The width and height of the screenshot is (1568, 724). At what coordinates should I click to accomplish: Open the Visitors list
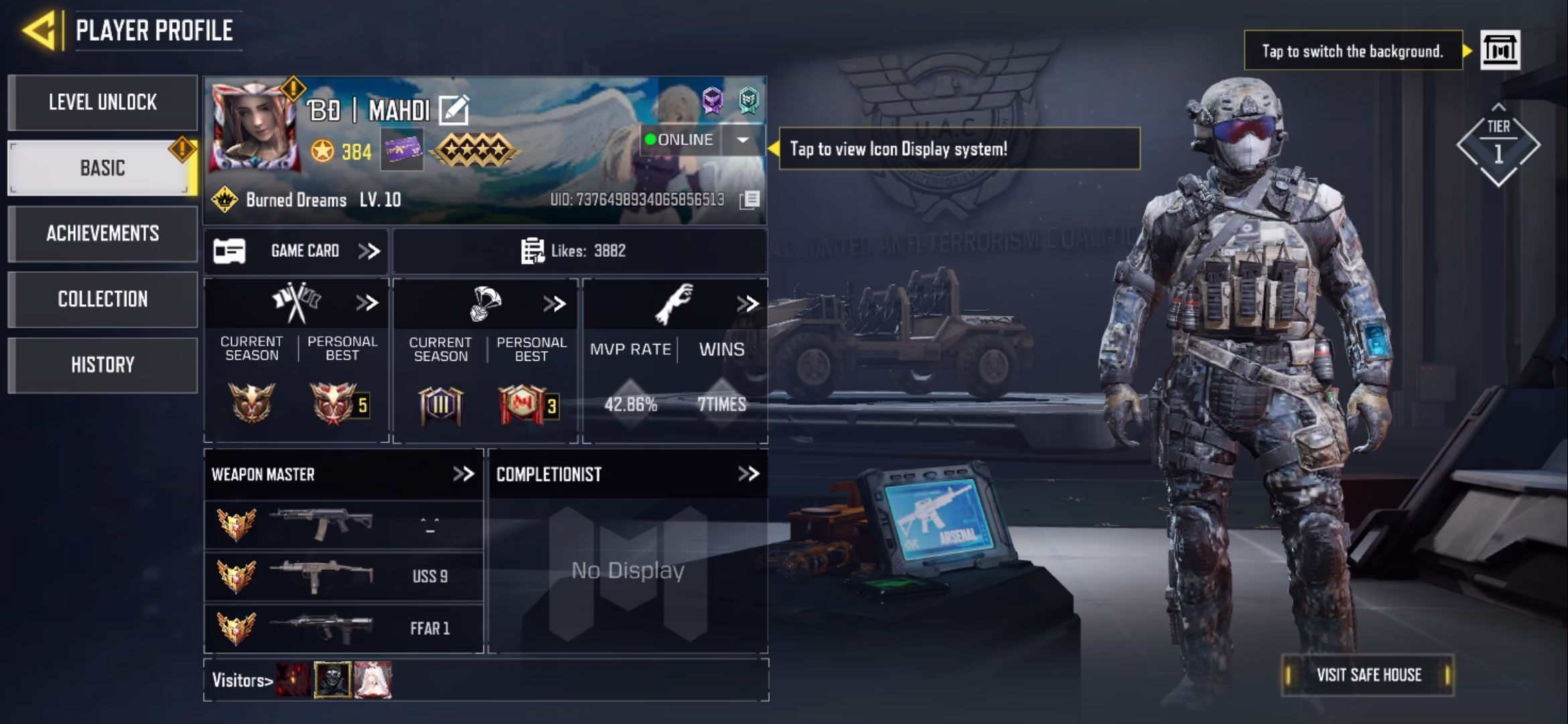[x=243, y=680]
